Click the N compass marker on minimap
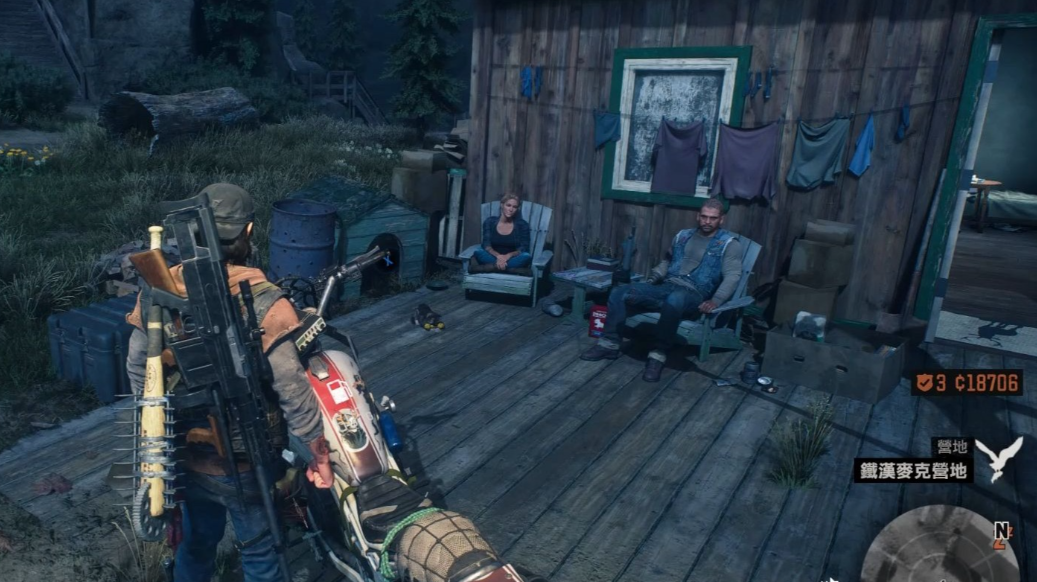Image resolution: width=1037 pixels, height=582 pixels. (1000, 529)
